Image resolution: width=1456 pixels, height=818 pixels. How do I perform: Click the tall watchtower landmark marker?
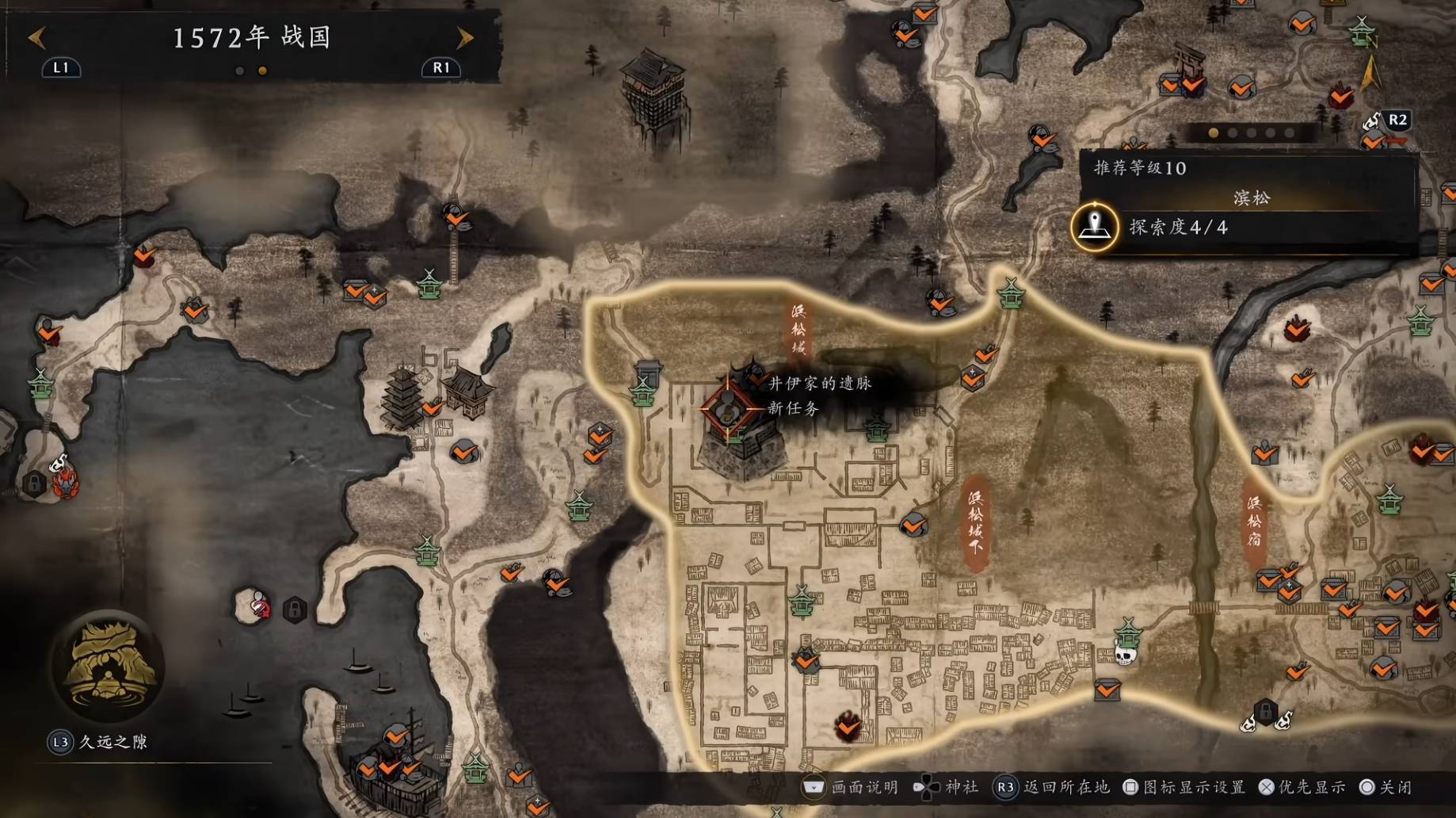click(x=653, y=90)
